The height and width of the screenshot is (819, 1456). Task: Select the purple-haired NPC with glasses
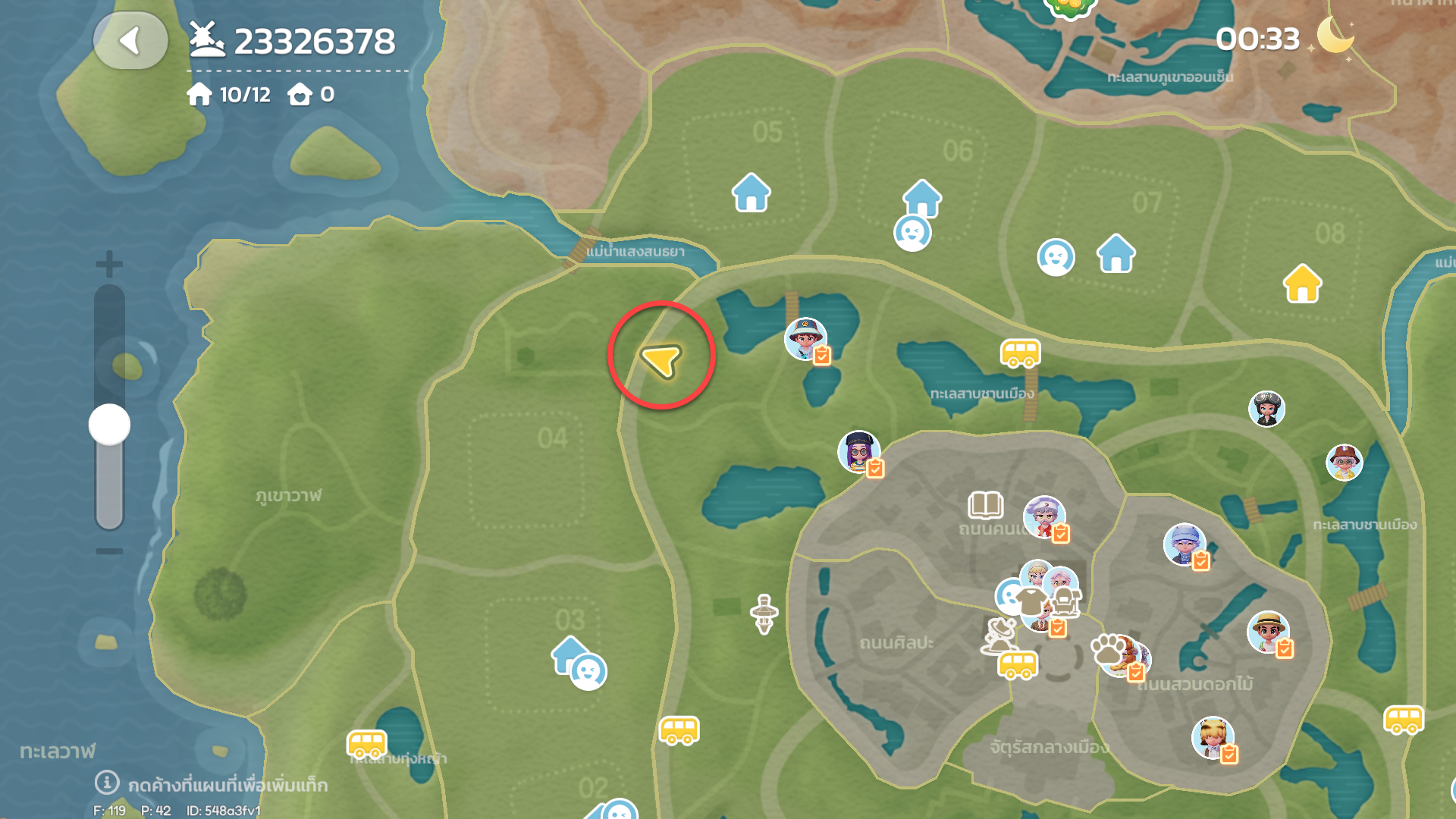point(858,450)
